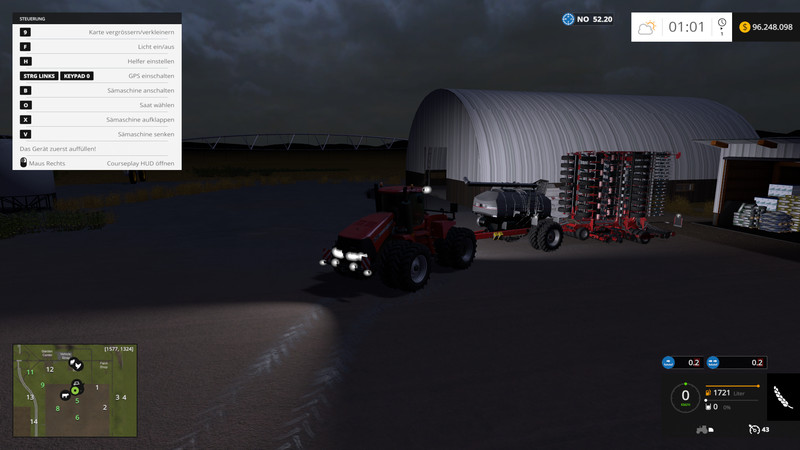Screen dimensions: 800x450
Task: Click the cruise control speed icon
Action: point(753,430)
